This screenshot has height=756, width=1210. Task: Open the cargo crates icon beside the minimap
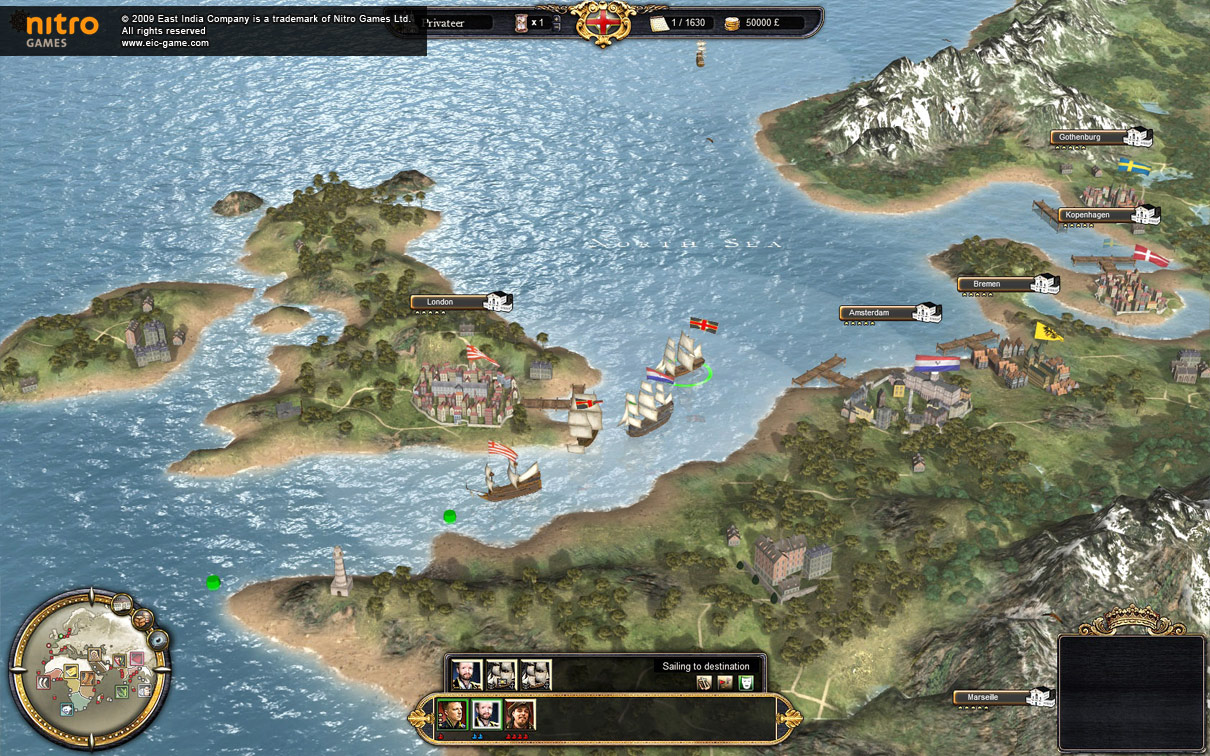coord(143,618)
